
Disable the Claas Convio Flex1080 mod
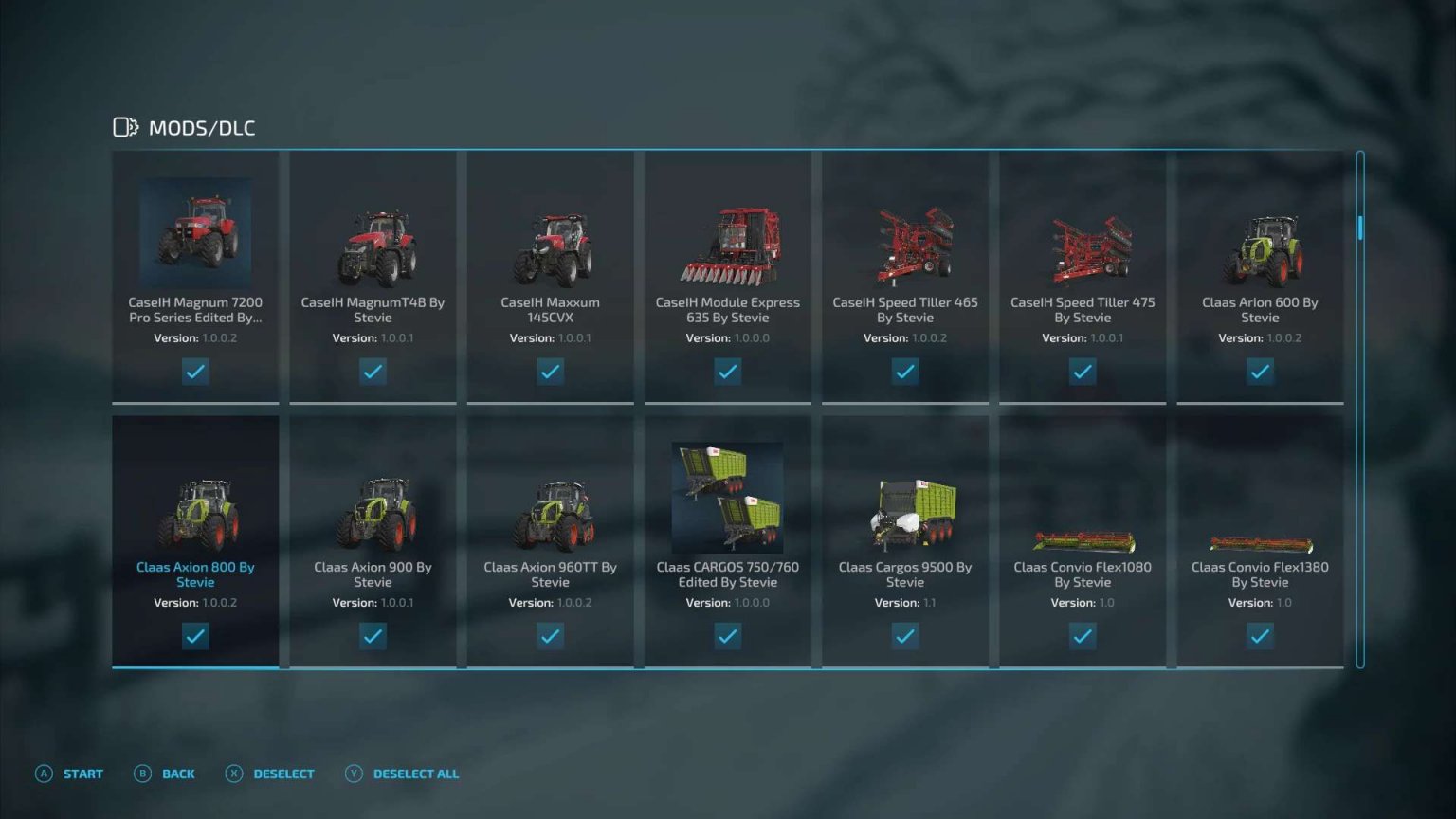[1083, 636]
